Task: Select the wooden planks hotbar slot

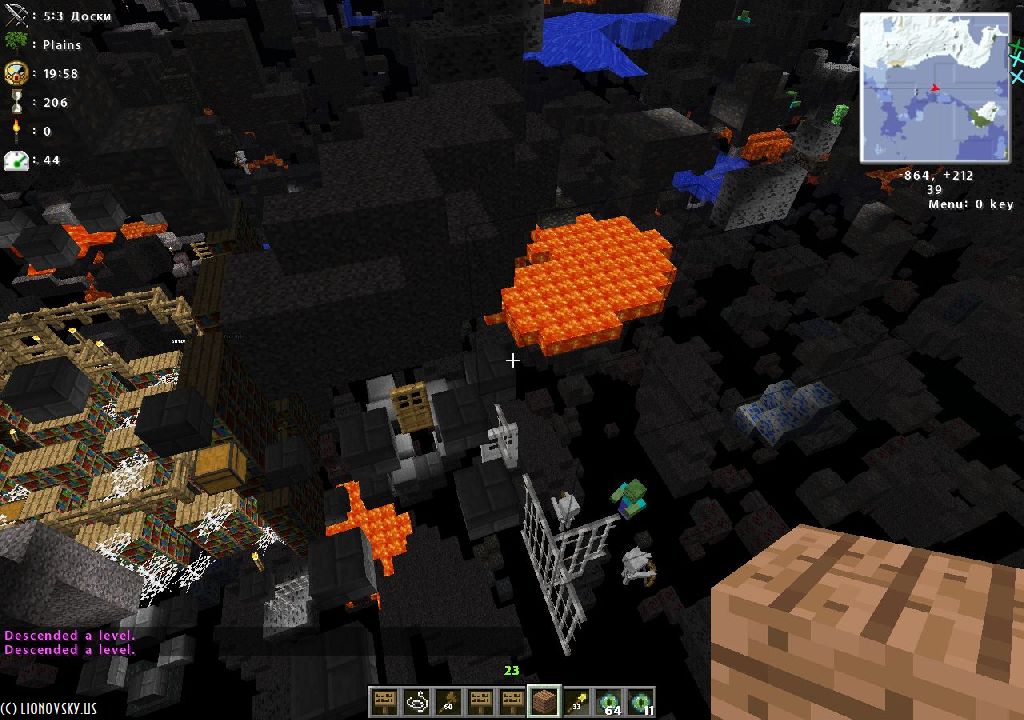Action: pos(544,702)
